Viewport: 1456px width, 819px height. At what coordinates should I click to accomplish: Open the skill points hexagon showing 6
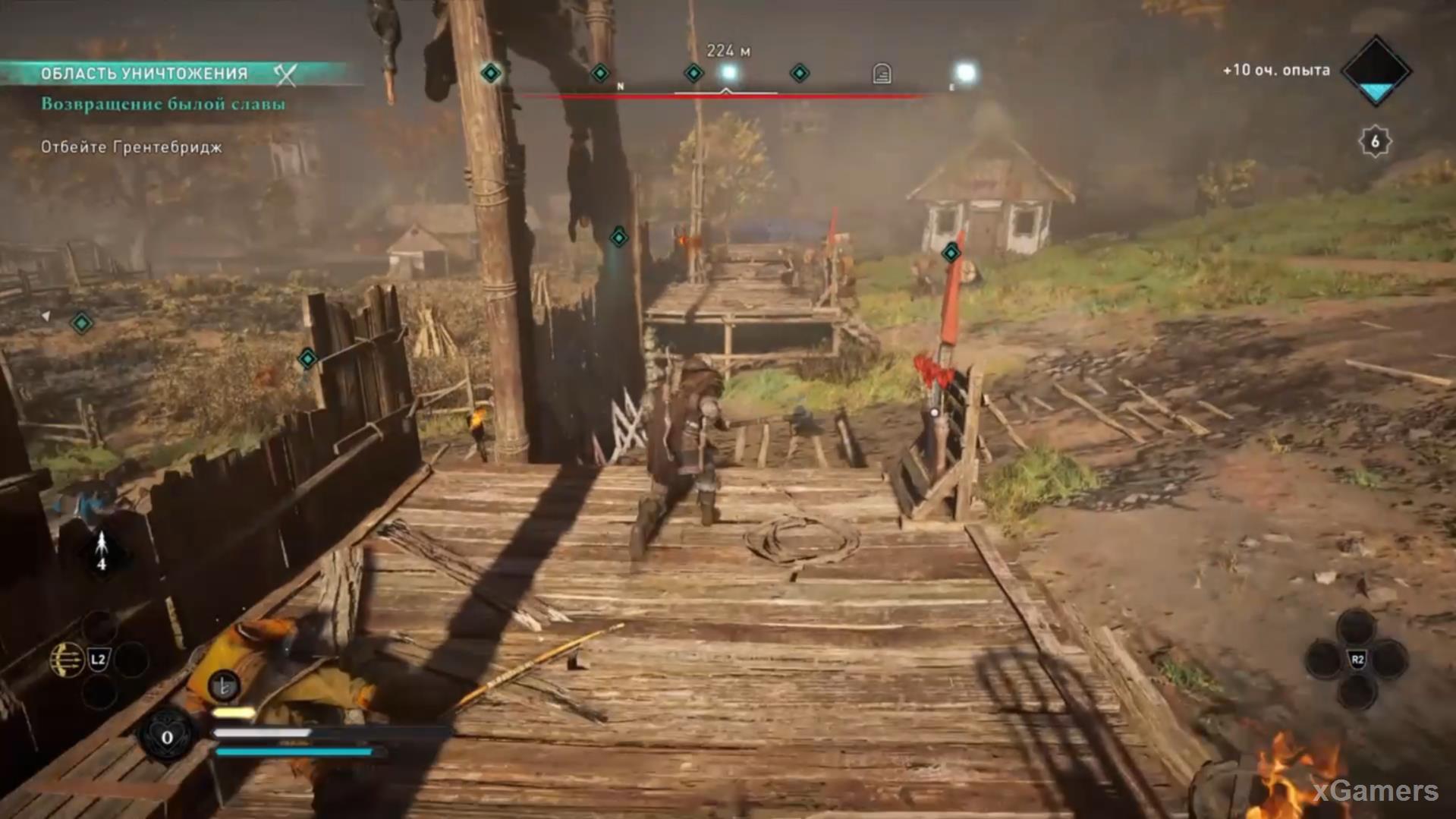click(x=1375, y=141)
